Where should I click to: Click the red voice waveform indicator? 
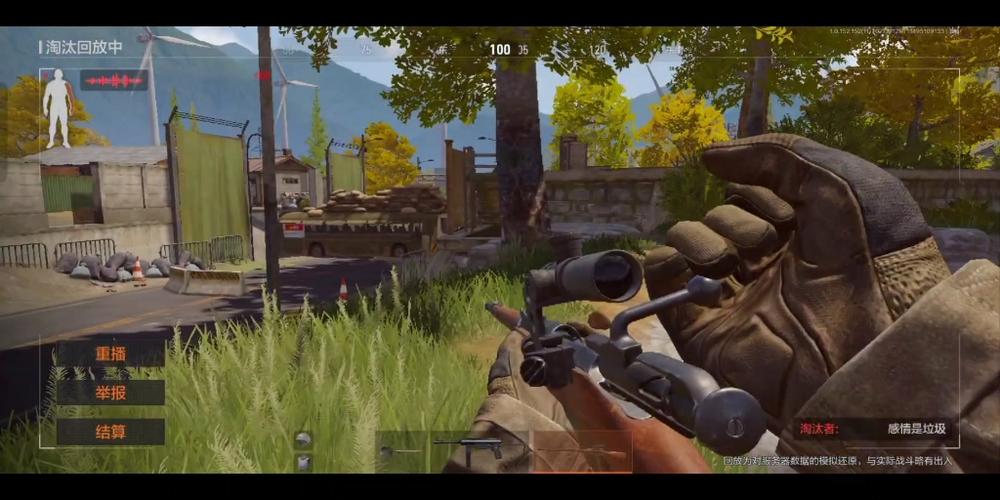[113, 80]
